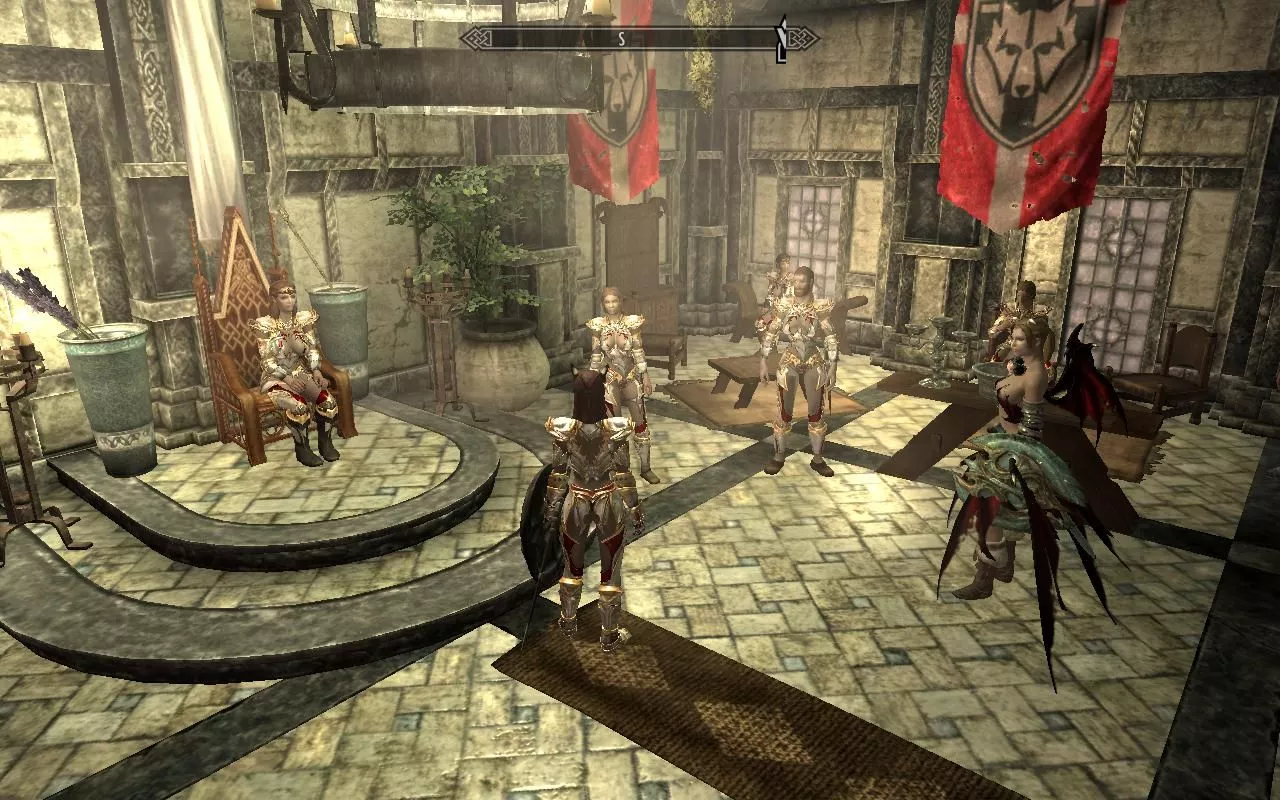Viewport: 1280px width, 800px height.
Task: Click the compass bar showing South
Action: [621, 39]
